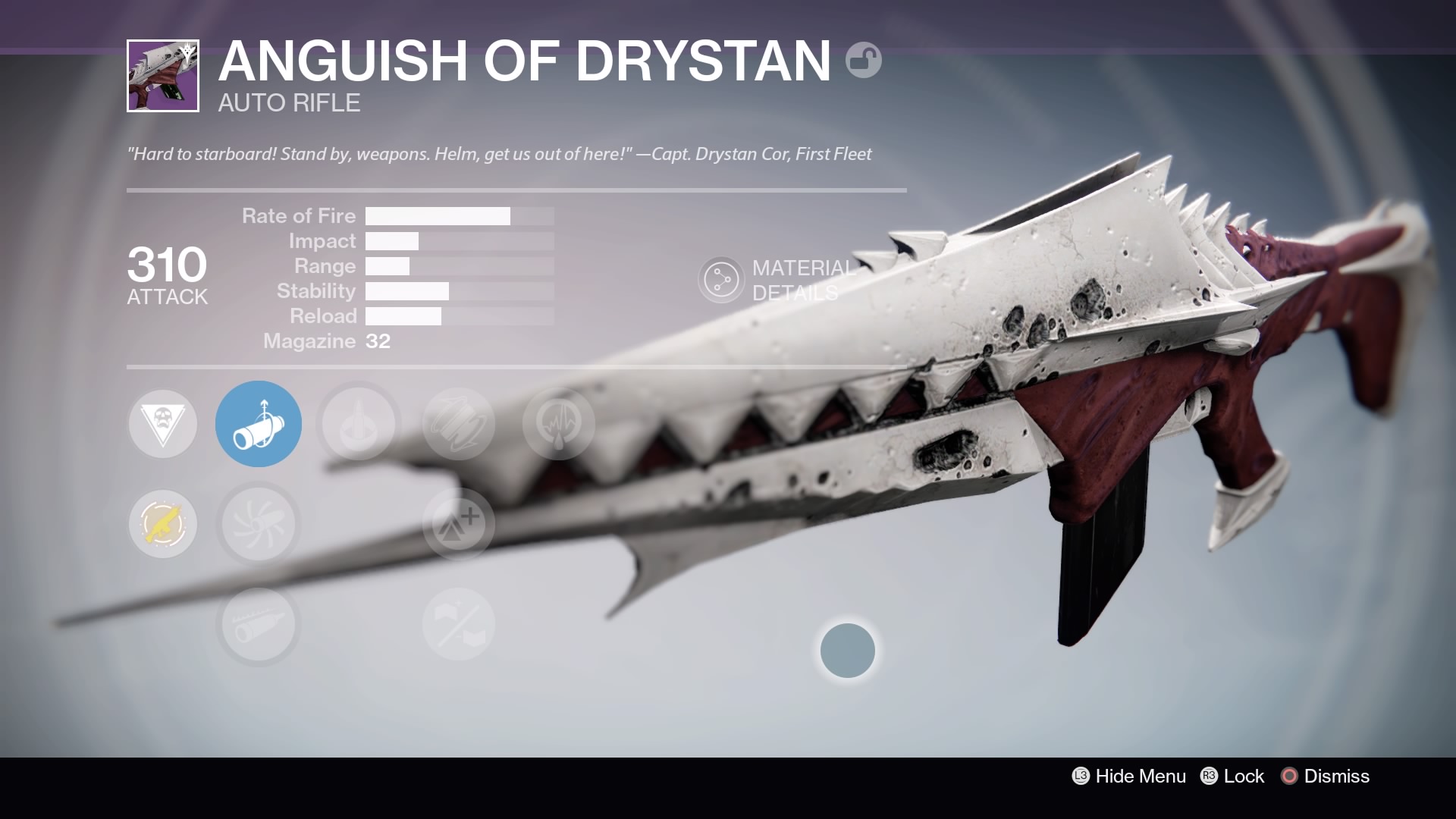Choose the spinning vortex barrel perk
The image size is (1456, 819).
pos(259,524)
